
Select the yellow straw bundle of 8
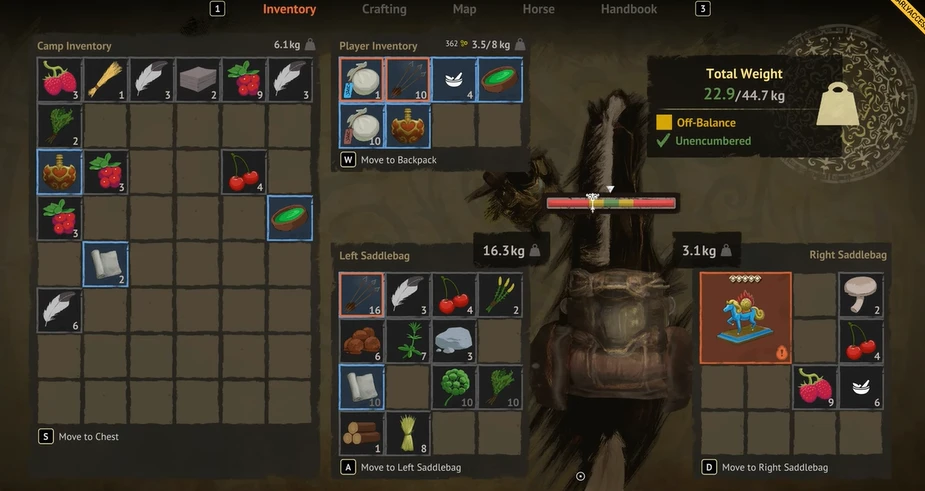point(407,432)
